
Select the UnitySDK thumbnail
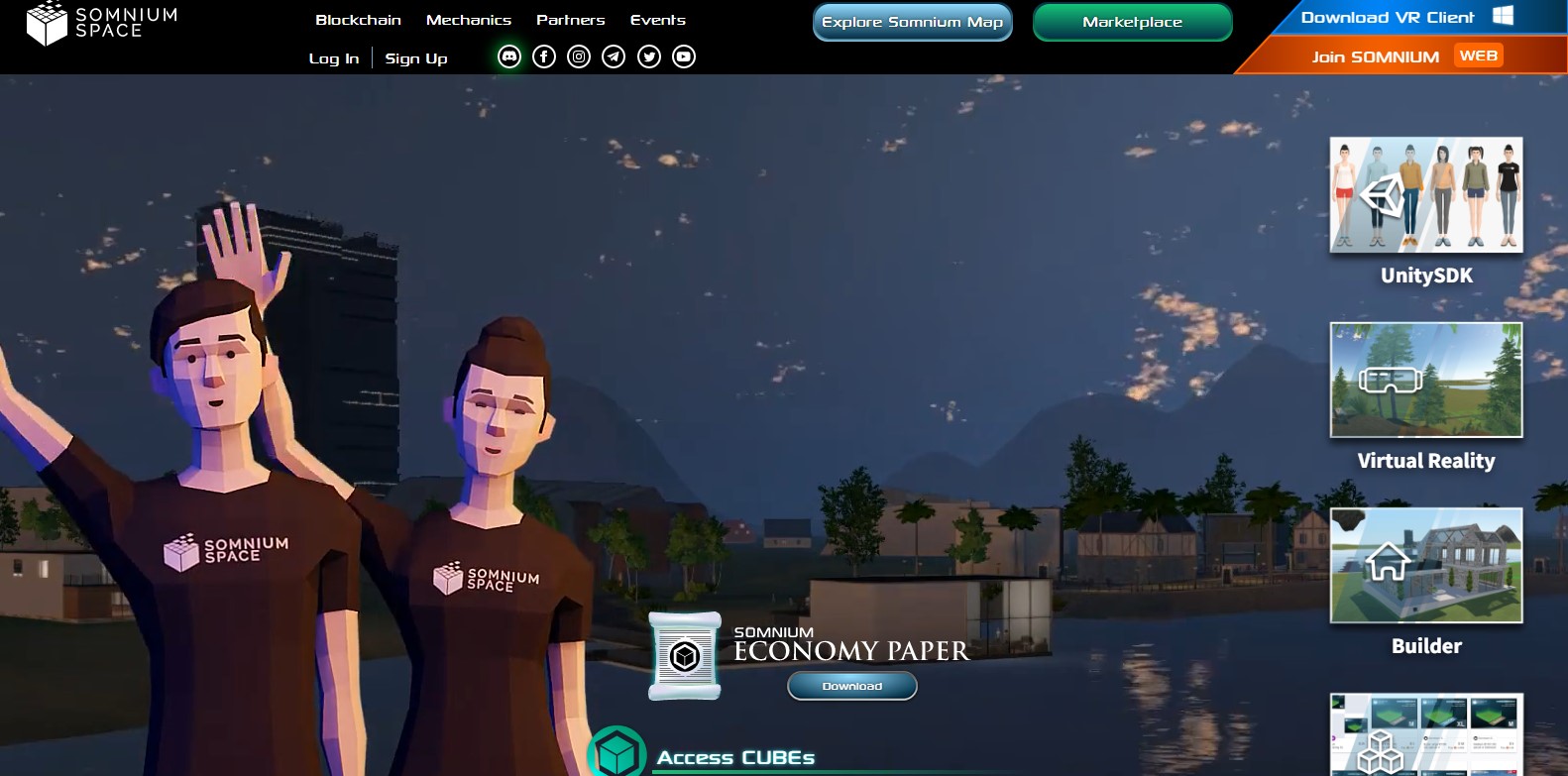[x=1425, y=195]
